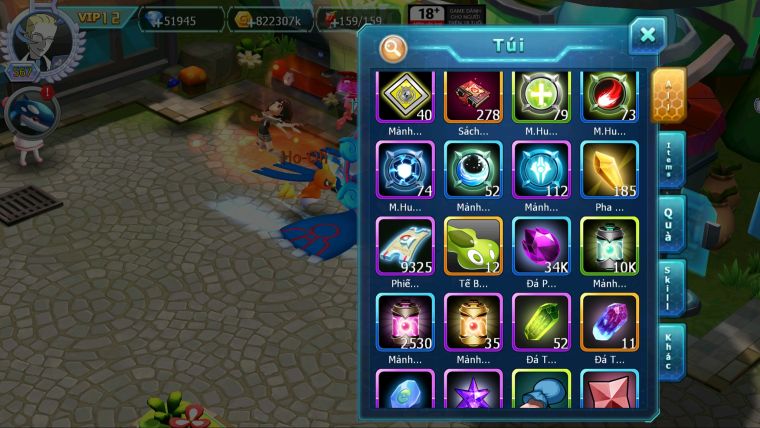Image resolution: width=760 pixels, height=428 pixels.
Task: Choose the green crystal item with 52
Action: click(x=541, y=322)
